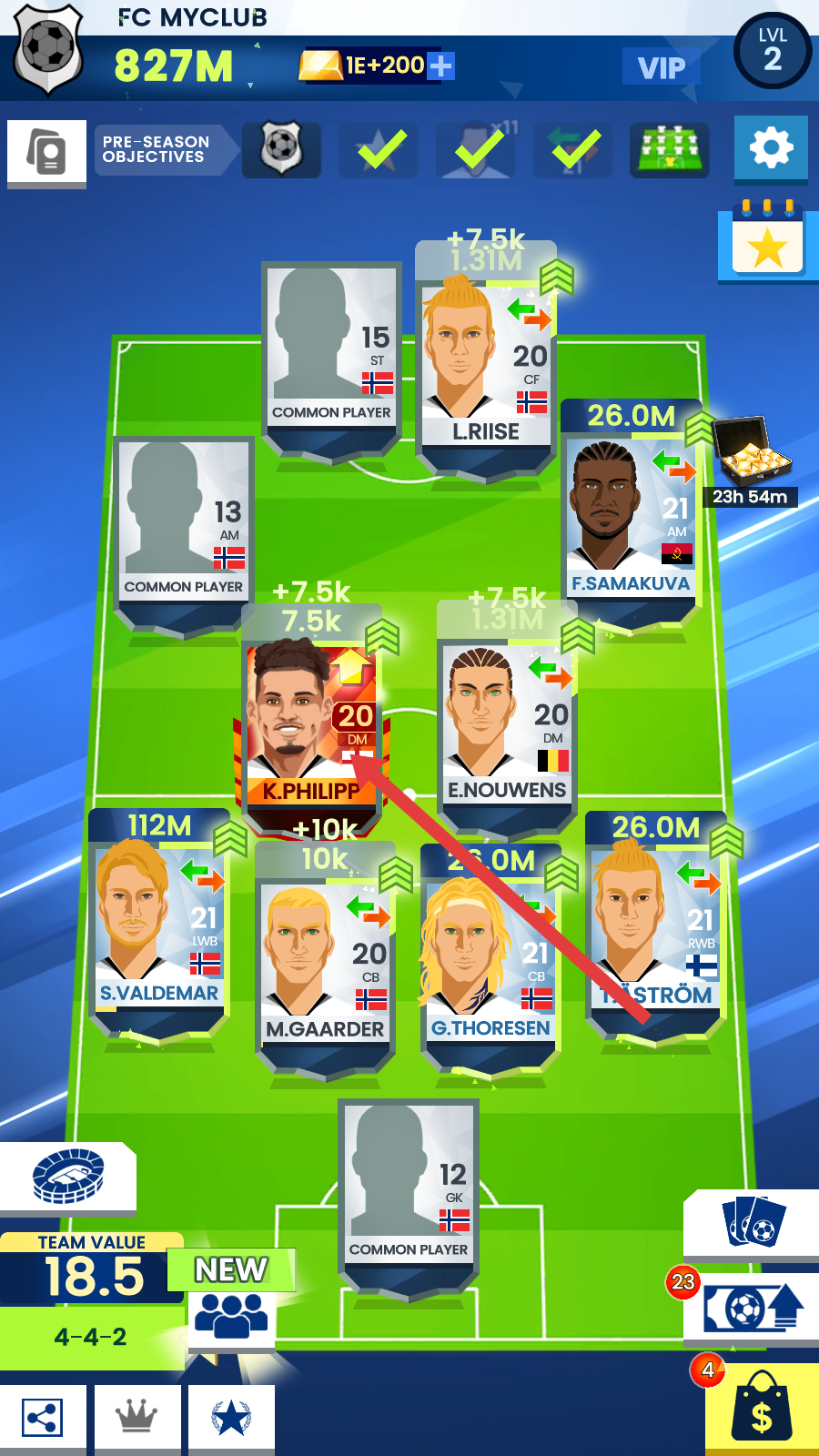Open the settings gear menu
This screenshot has width=819, height=1456.
coord(770,147)
